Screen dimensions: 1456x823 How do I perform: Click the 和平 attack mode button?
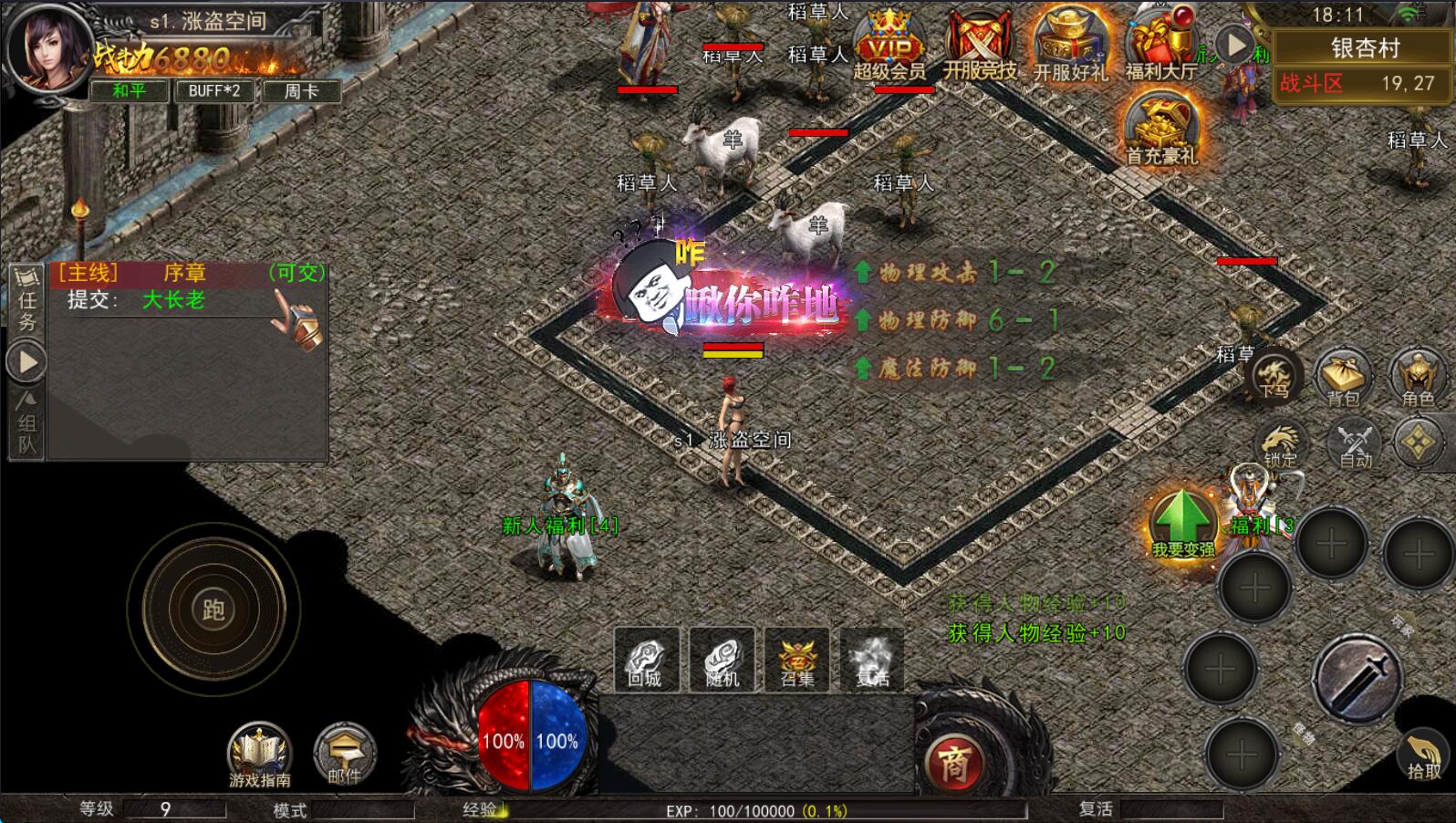coord(130,90)
